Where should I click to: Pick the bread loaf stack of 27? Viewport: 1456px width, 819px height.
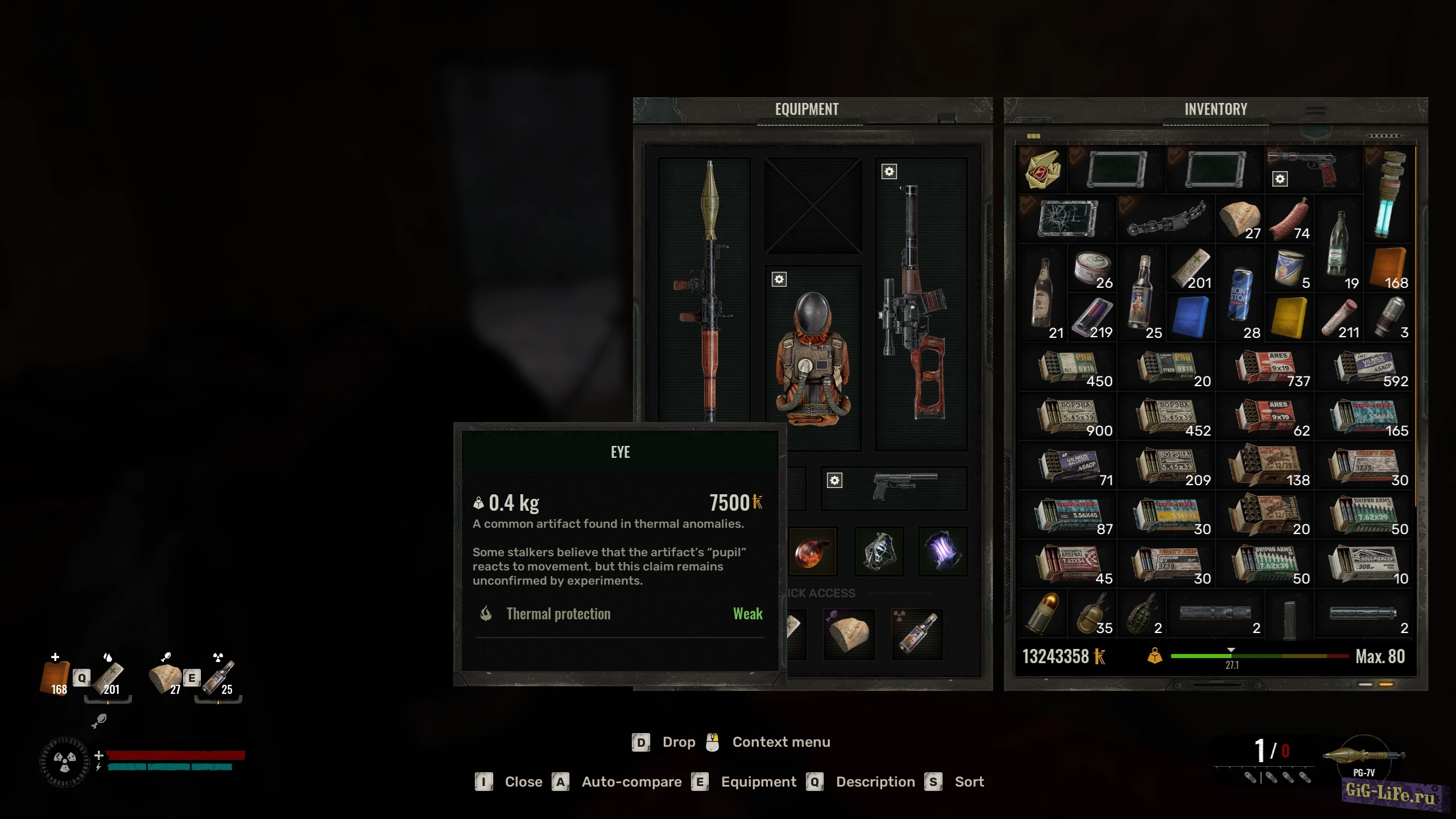click(x=1240, y=220)
